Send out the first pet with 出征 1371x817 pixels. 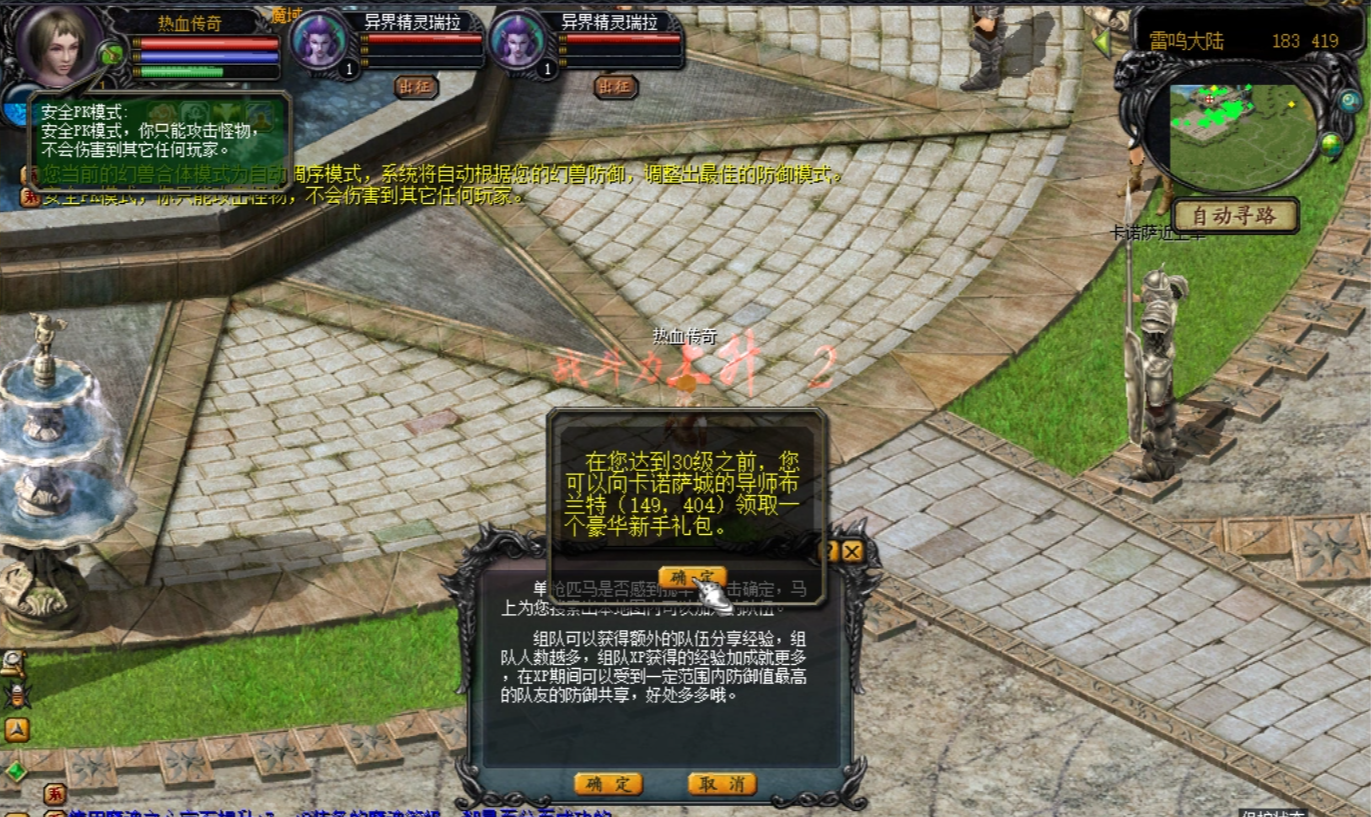point(415,87)
